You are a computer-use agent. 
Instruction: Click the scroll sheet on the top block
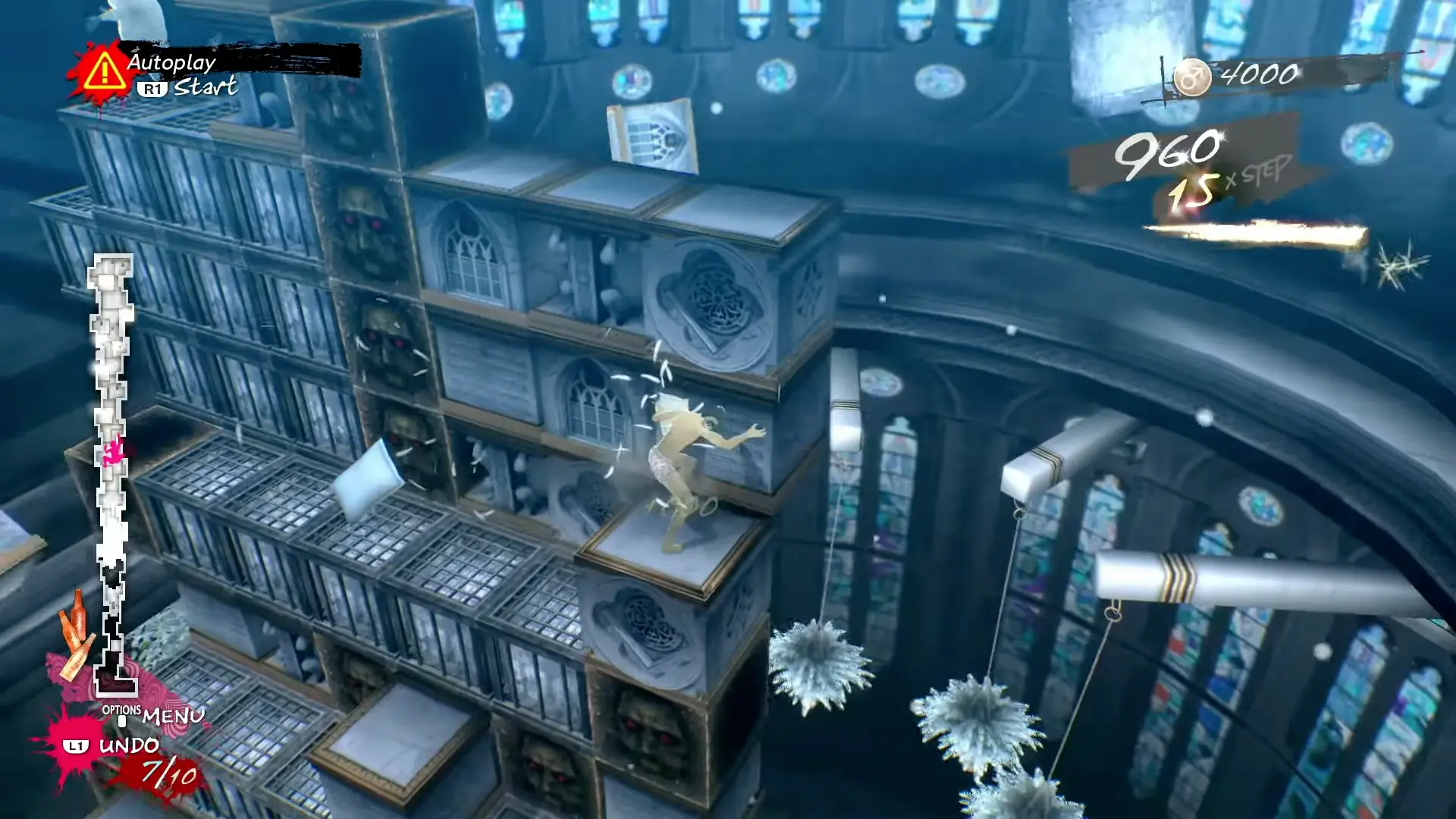click(652, 133)
